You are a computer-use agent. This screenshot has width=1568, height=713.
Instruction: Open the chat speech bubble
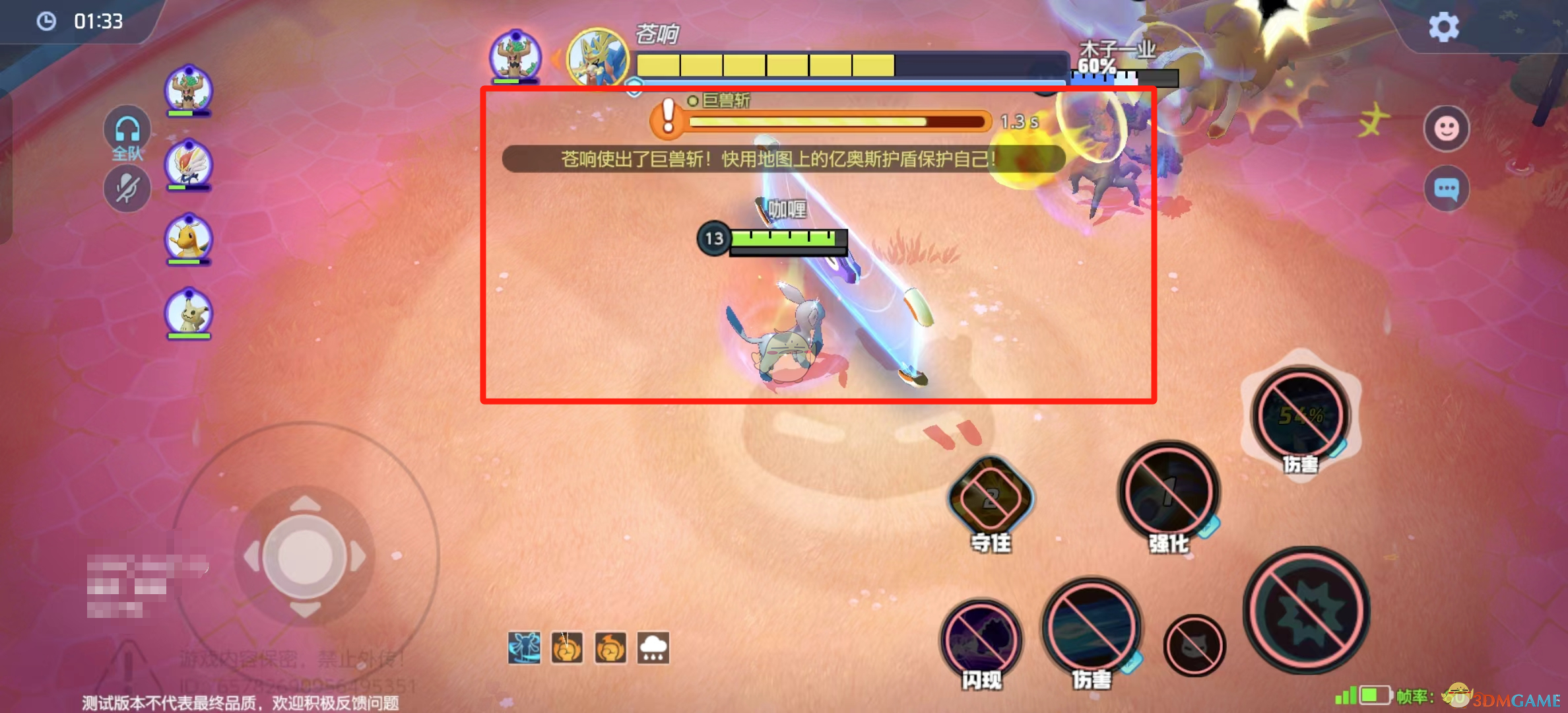coord(1446,189)
